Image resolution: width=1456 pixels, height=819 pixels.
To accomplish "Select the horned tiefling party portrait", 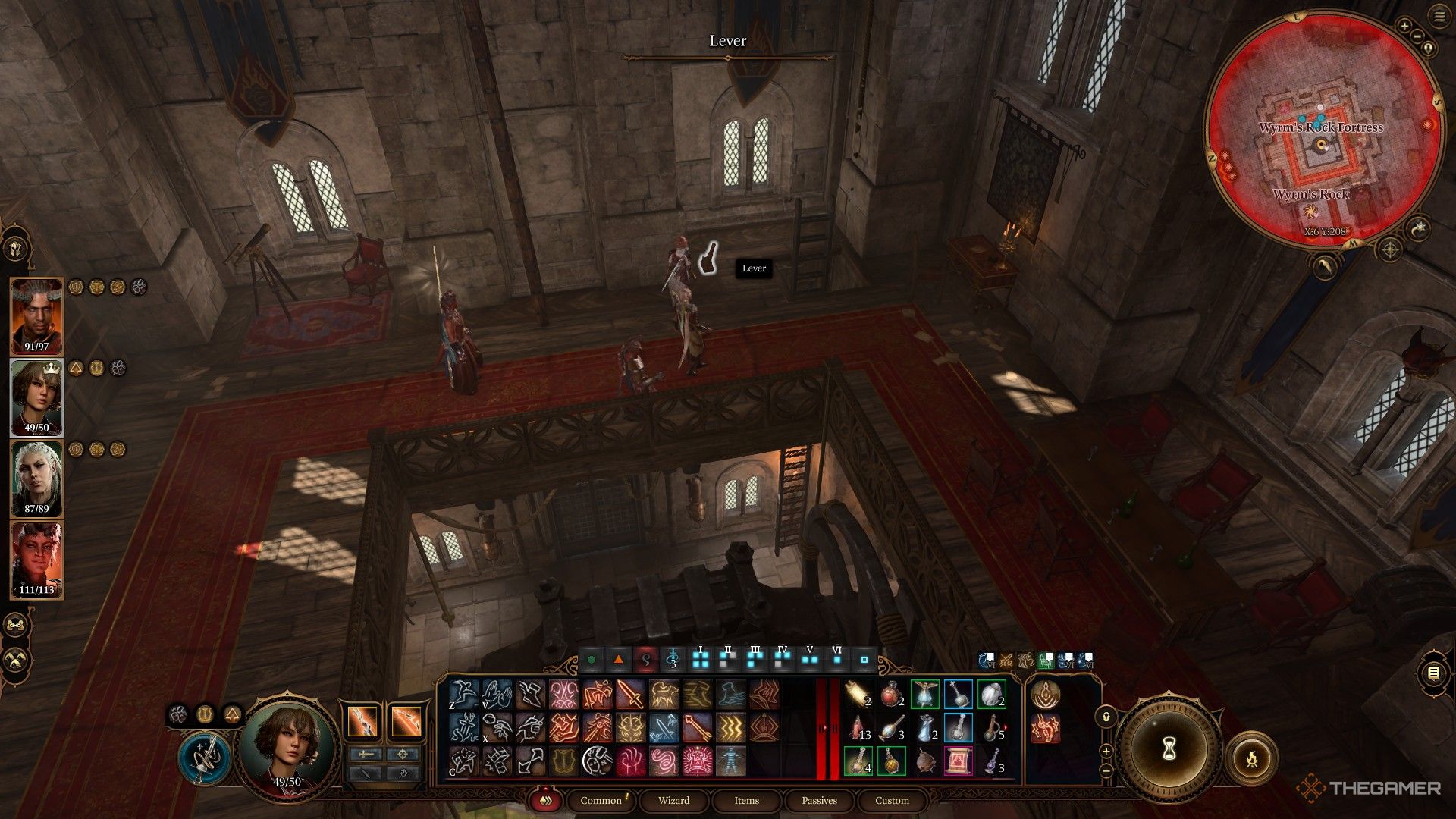I will (x=36, y=316).
